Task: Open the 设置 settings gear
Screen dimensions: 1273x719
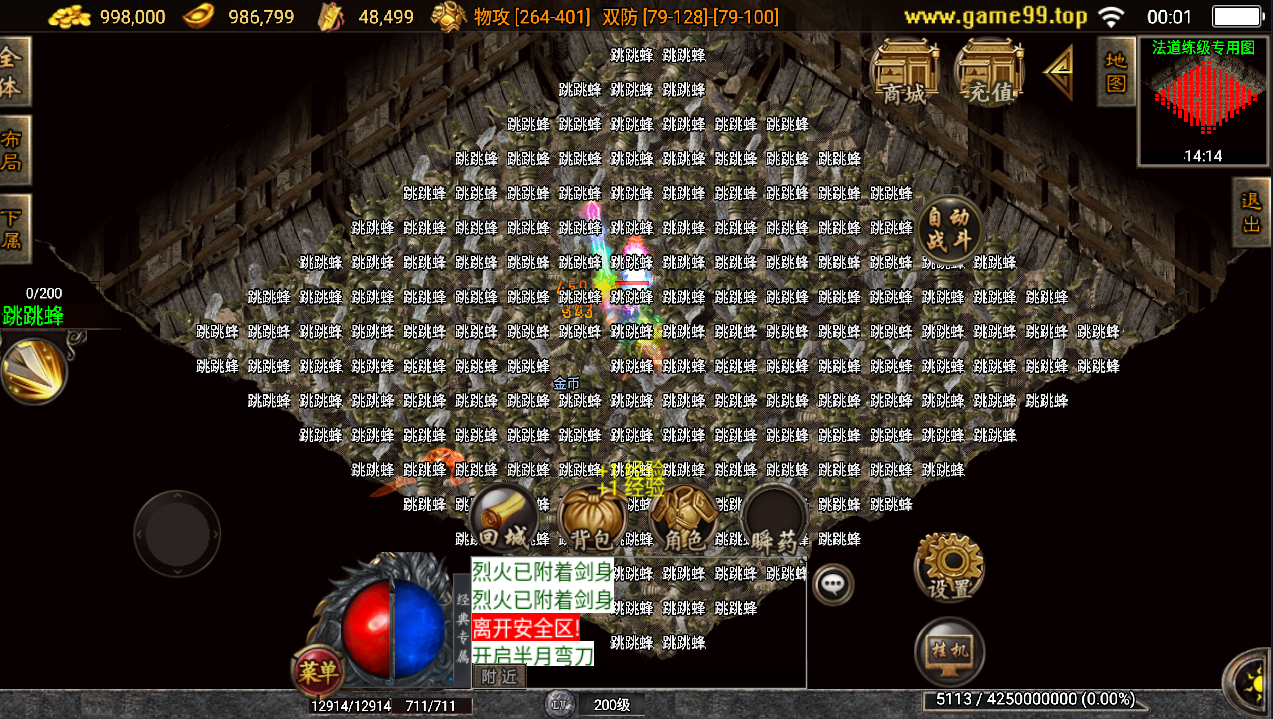Action: 949,567
